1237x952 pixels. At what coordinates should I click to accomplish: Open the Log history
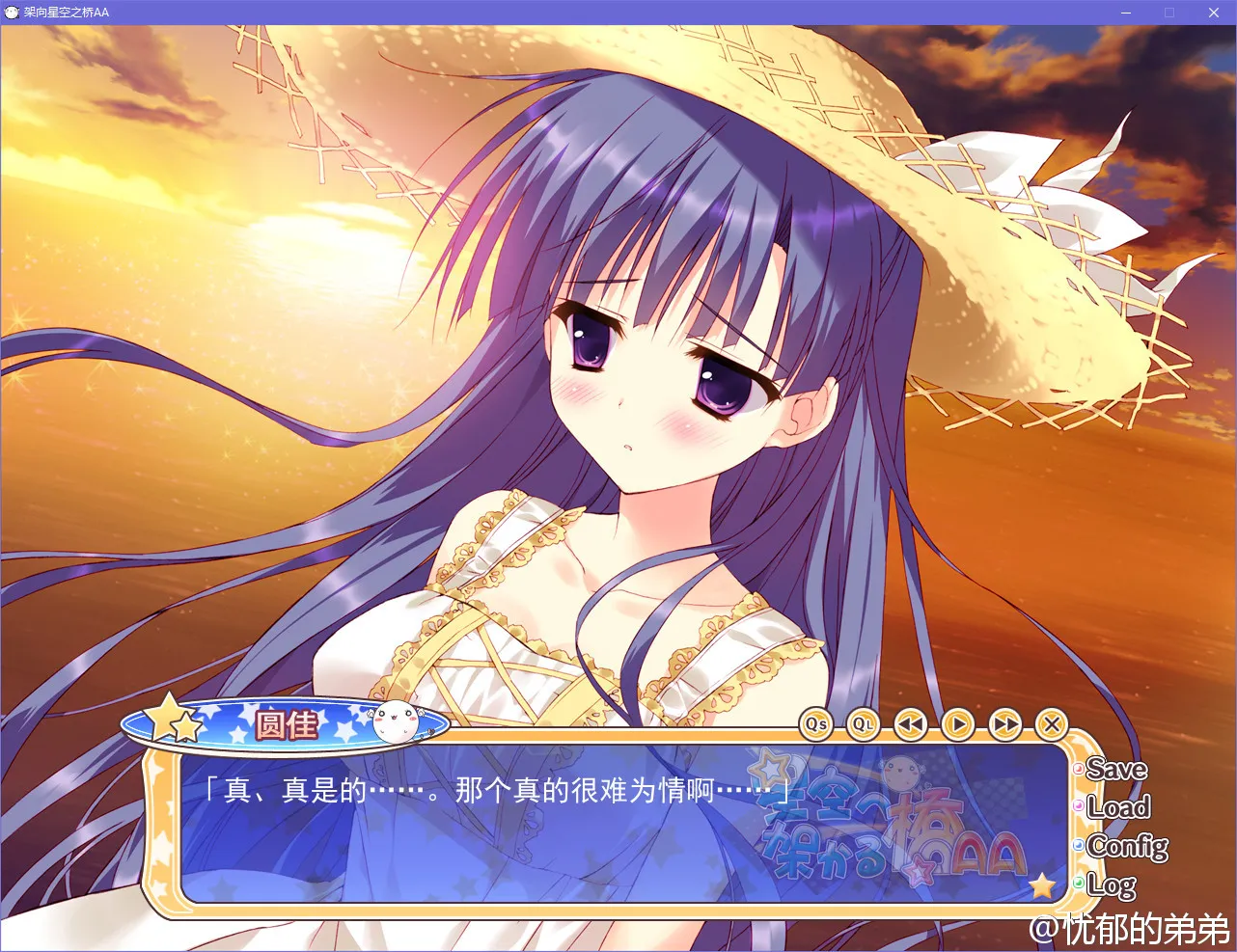tap(1111, 884)
